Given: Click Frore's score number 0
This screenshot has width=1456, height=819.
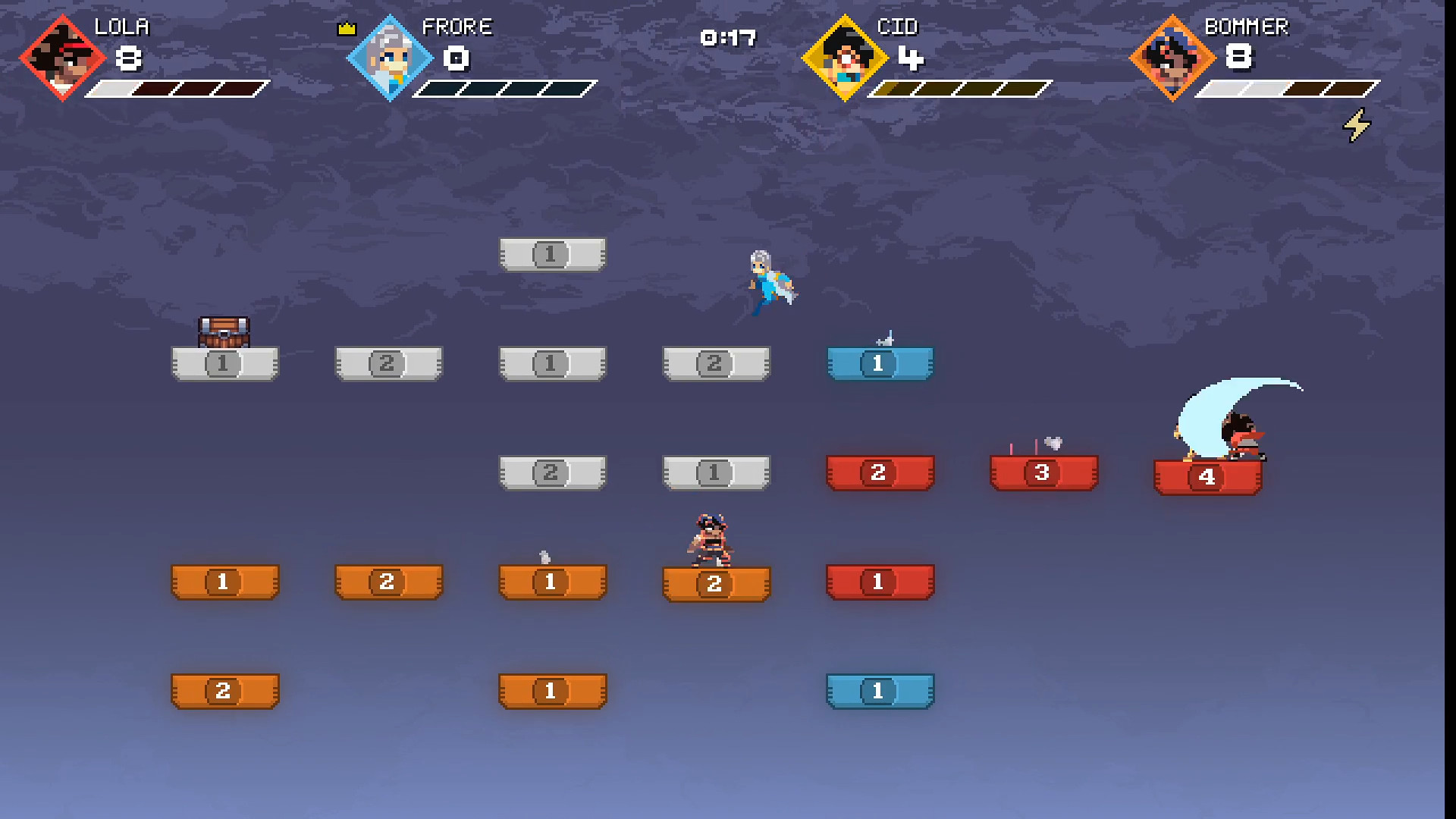Looking at the screenshot, I should 457,60.
